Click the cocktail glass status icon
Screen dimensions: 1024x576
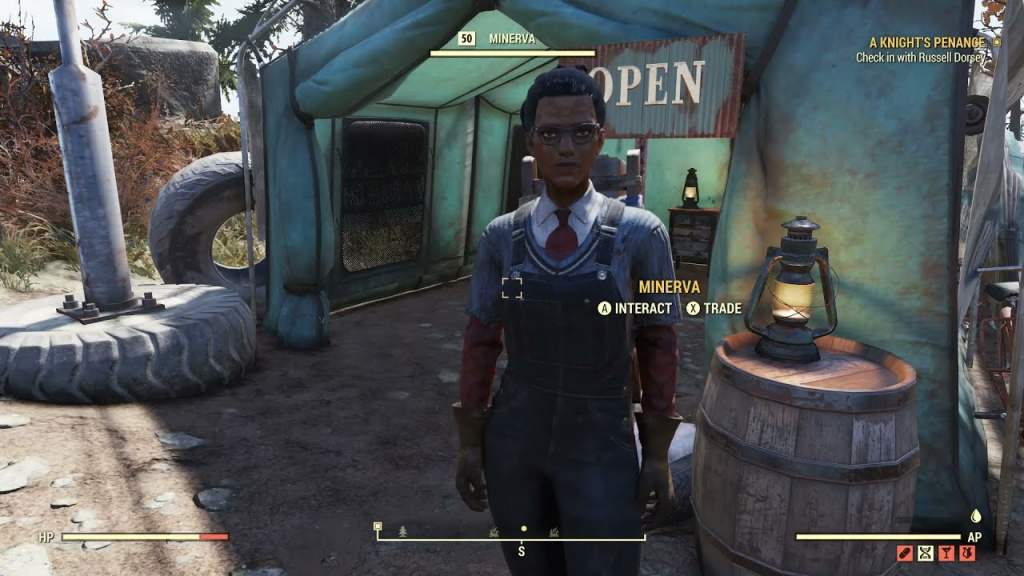point(946,553)
